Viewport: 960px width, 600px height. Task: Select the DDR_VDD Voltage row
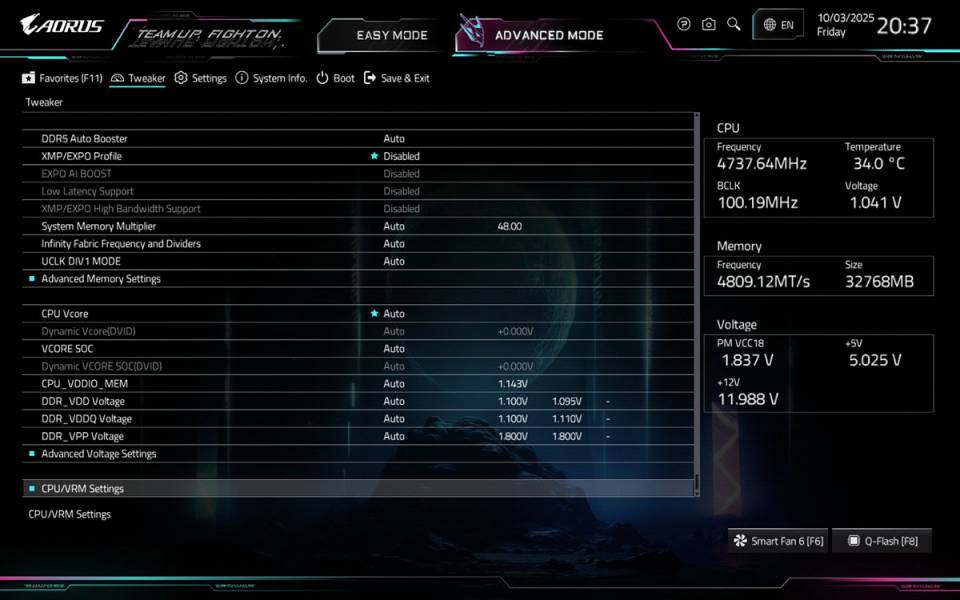(x=83, y=401)
